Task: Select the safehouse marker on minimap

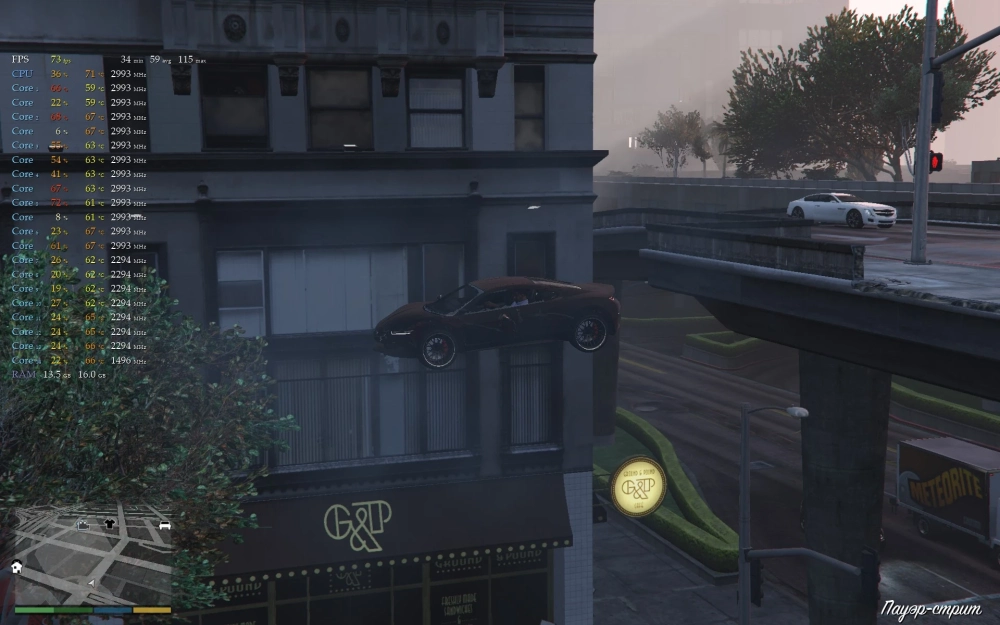Action: click(x=17, y=567)
